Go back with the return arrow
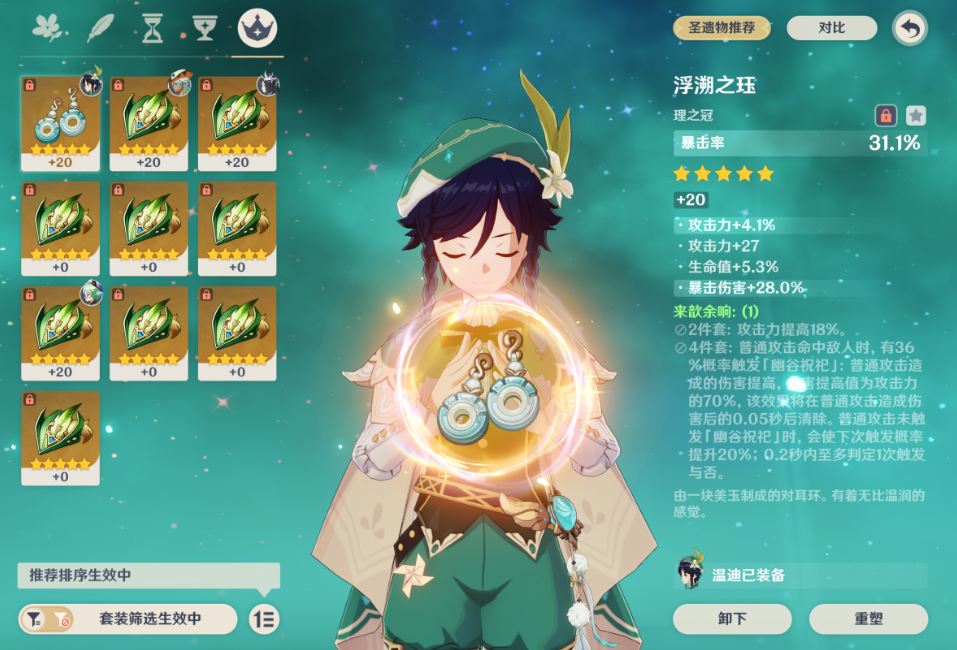Viewport: 957px width, 650px height. [x=909, y=28]
